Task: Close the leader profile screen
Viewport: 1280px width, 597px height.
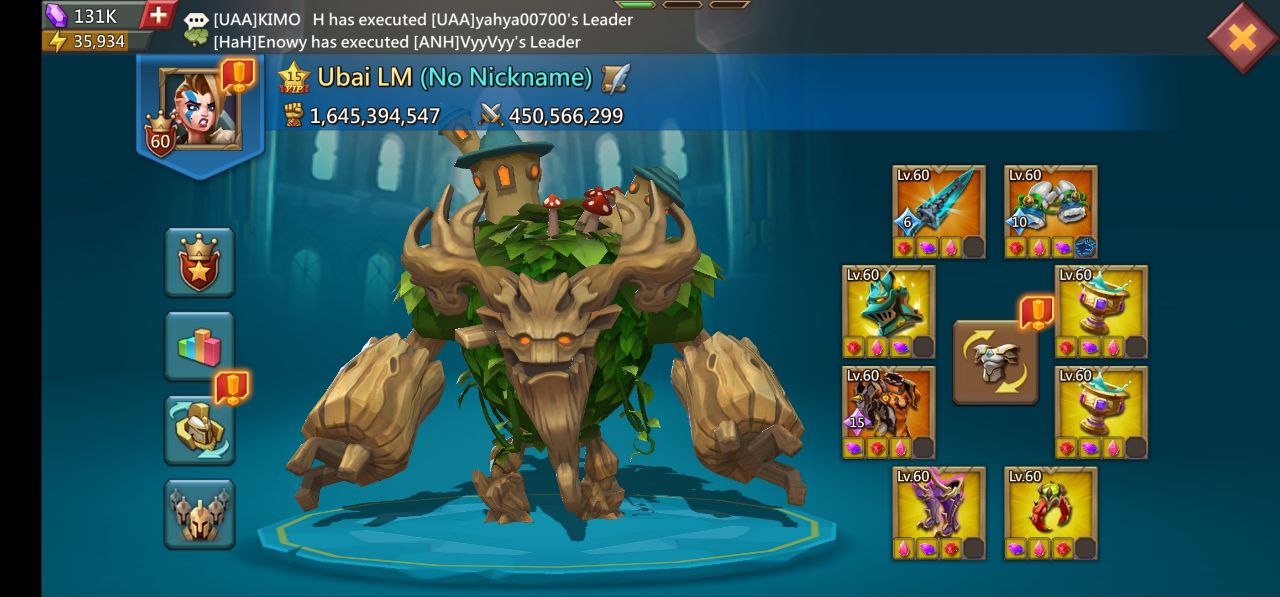Action: click(x=1241, y=38)
